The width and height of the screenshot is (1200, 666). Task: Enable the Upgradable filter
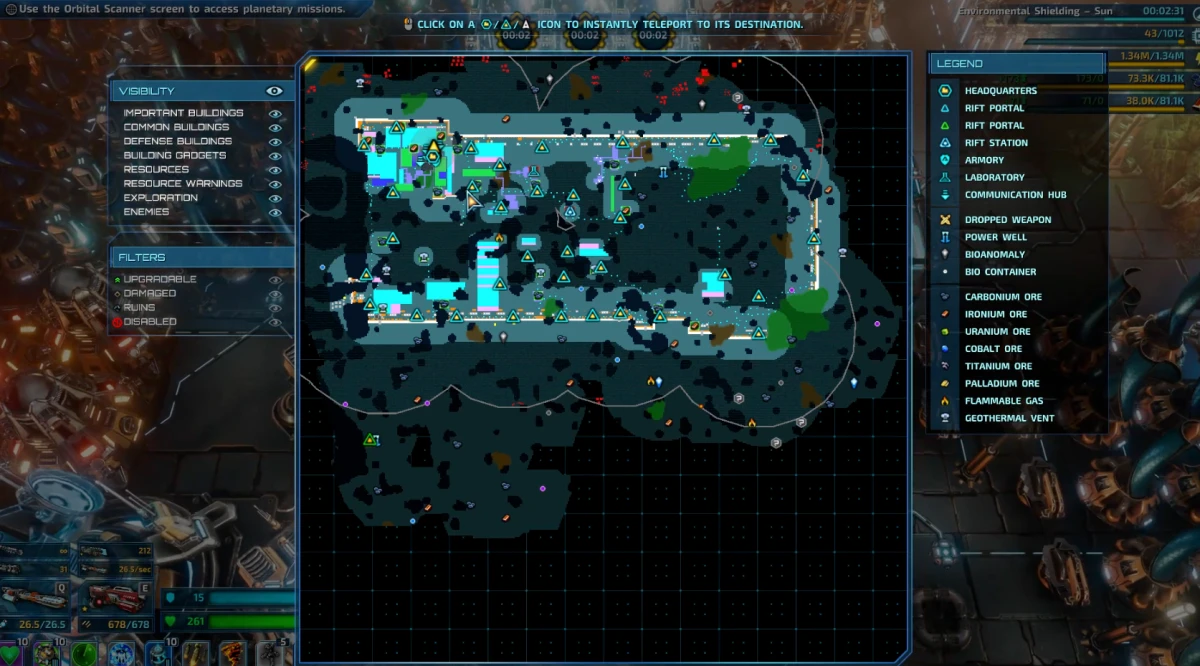(x=274, y=280)
